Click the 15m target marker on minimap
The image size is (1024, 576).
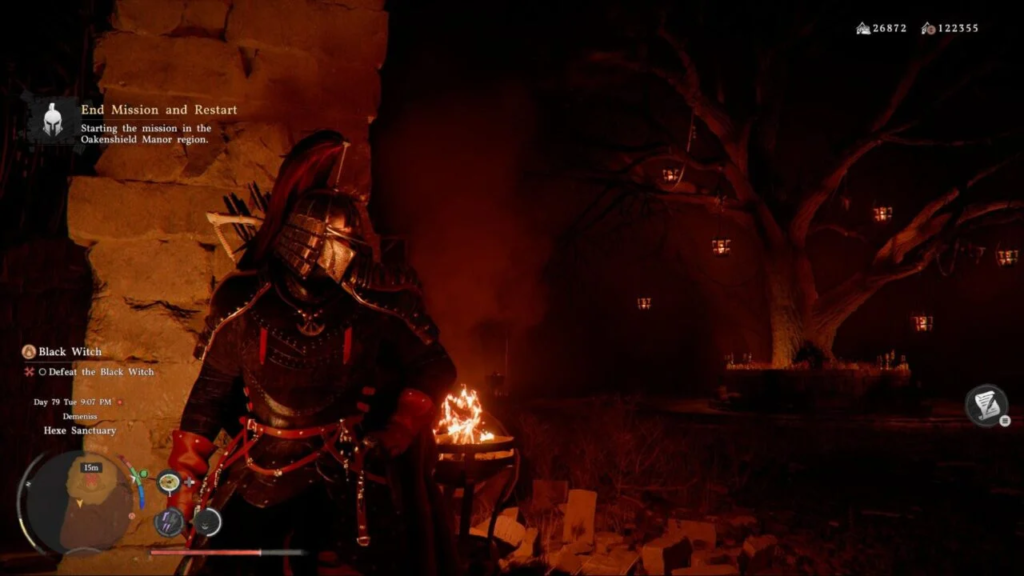coord(92,468)
